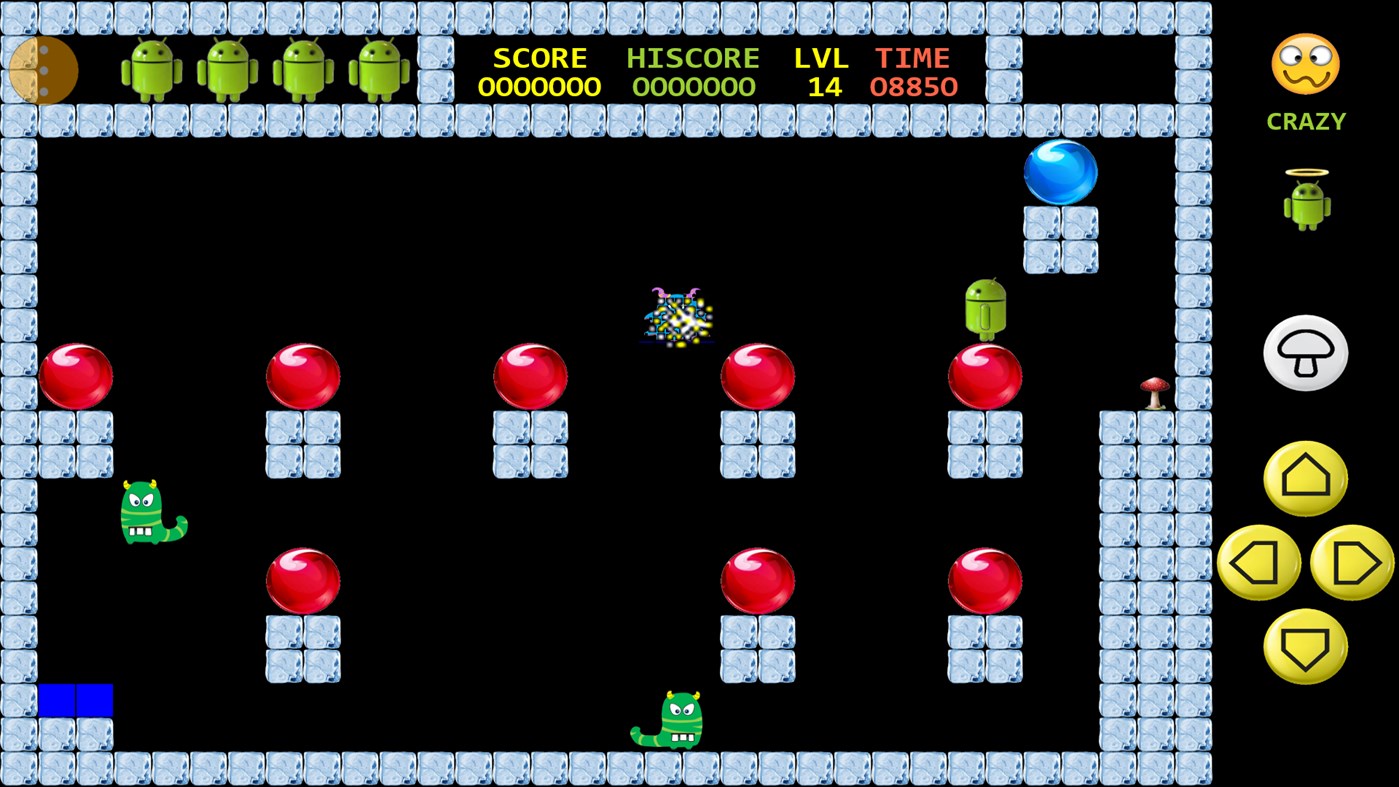1399x787 pixels.
Task: Click the blue ball in the top-right corner
Action: coord(1061,172)
